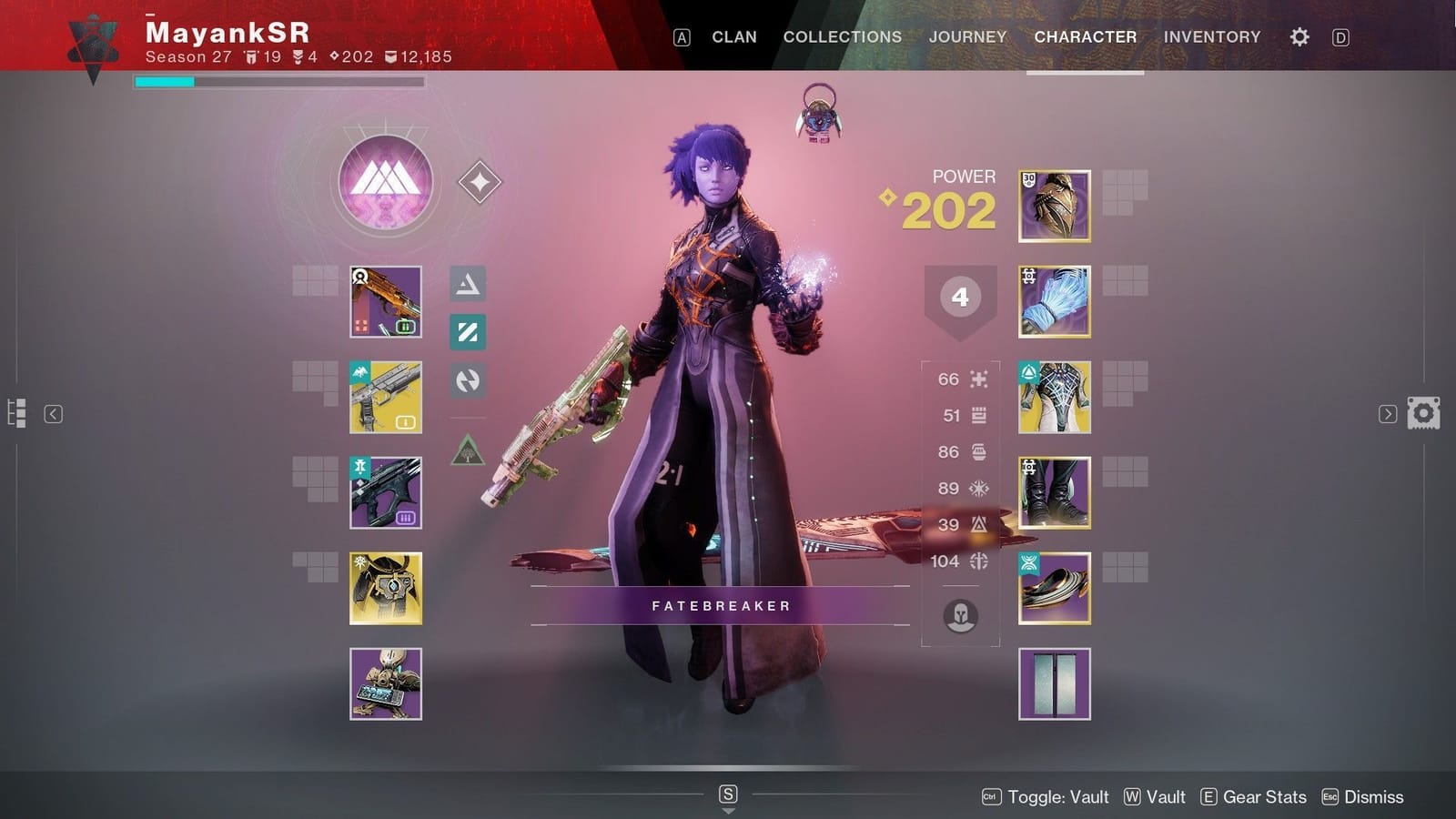Click the Super upgrade diamond beside the subclass
Viewport: 1456px width, 819px height.
click(x=480, y=181)
